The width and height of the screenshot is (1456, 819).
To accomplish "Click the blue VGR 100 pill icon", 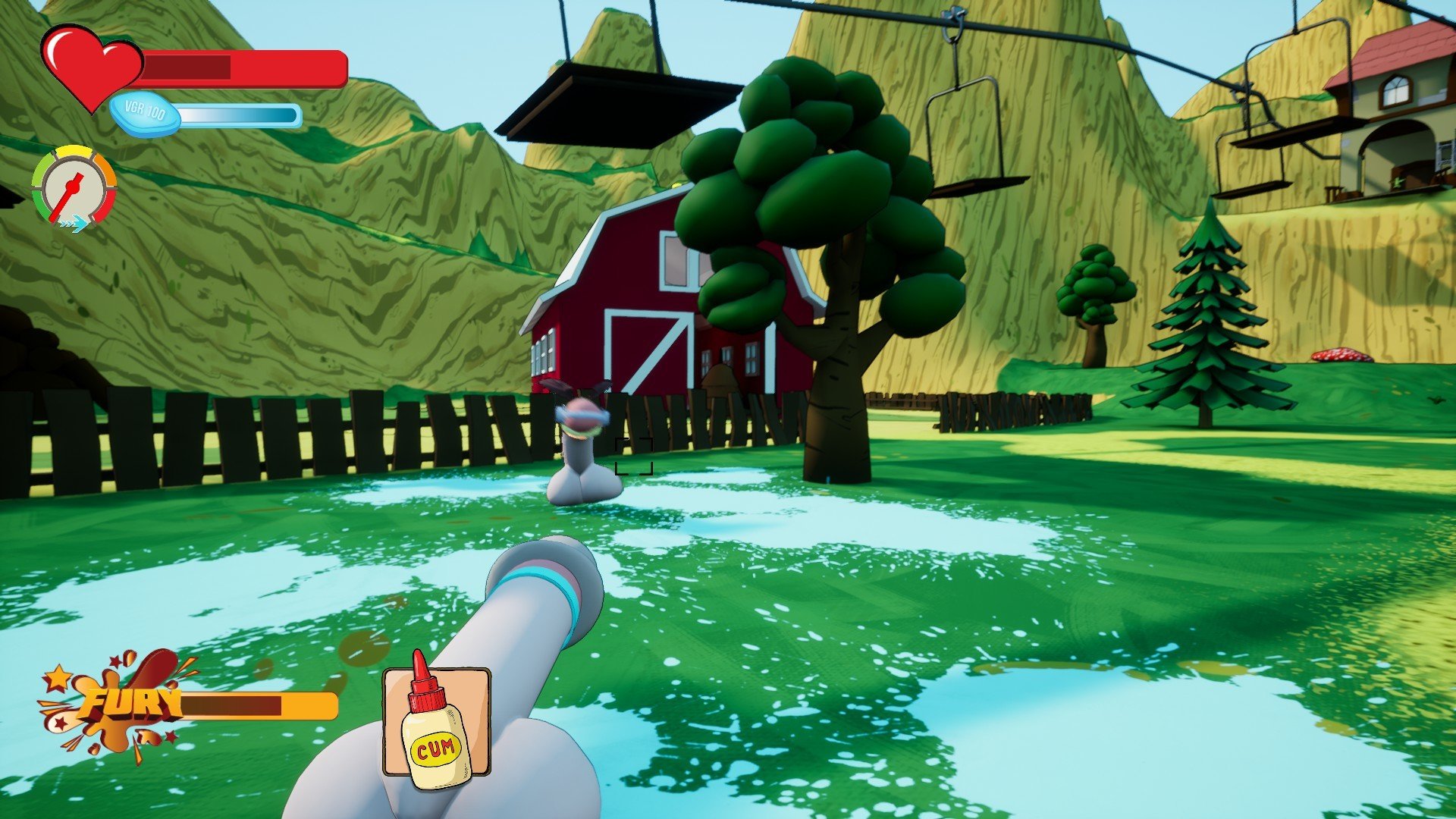I will click(145, 114).
